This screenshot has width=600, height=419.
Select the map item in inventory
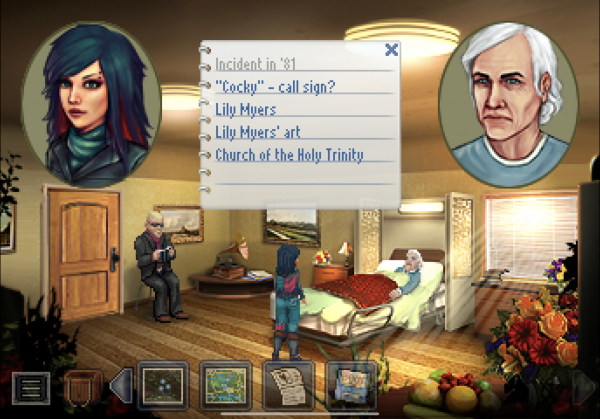(224, 384)
